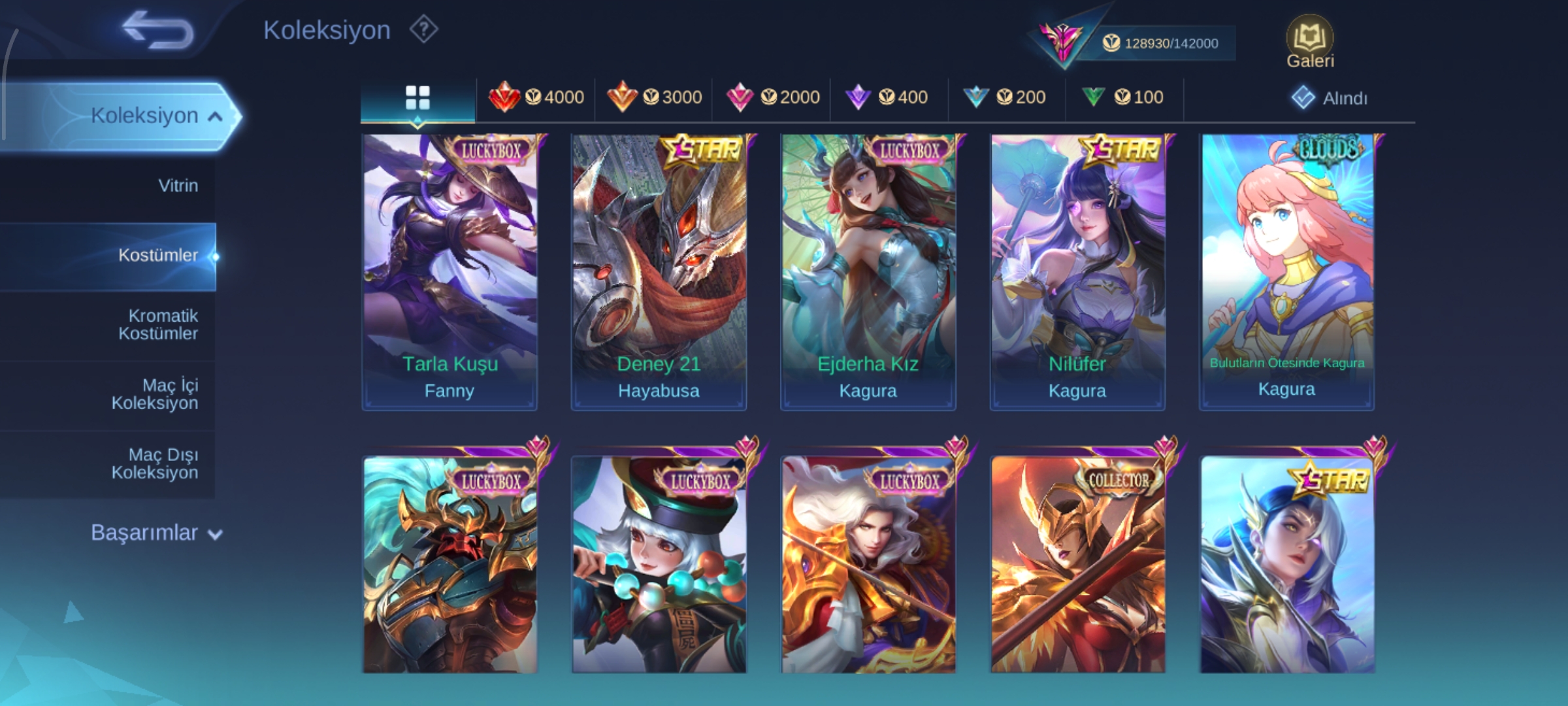Filter skins by 3000 point tier
The image size is (1568, 706).
click(654, 98)
